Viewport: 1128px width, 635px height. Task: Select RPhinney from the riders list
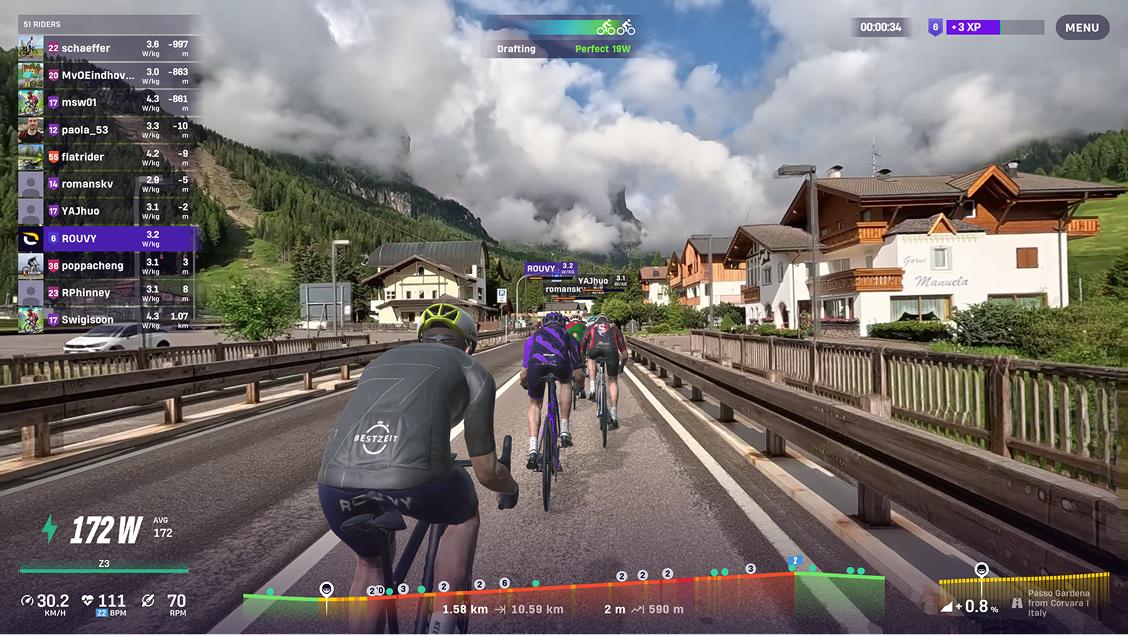click(107, 292)
